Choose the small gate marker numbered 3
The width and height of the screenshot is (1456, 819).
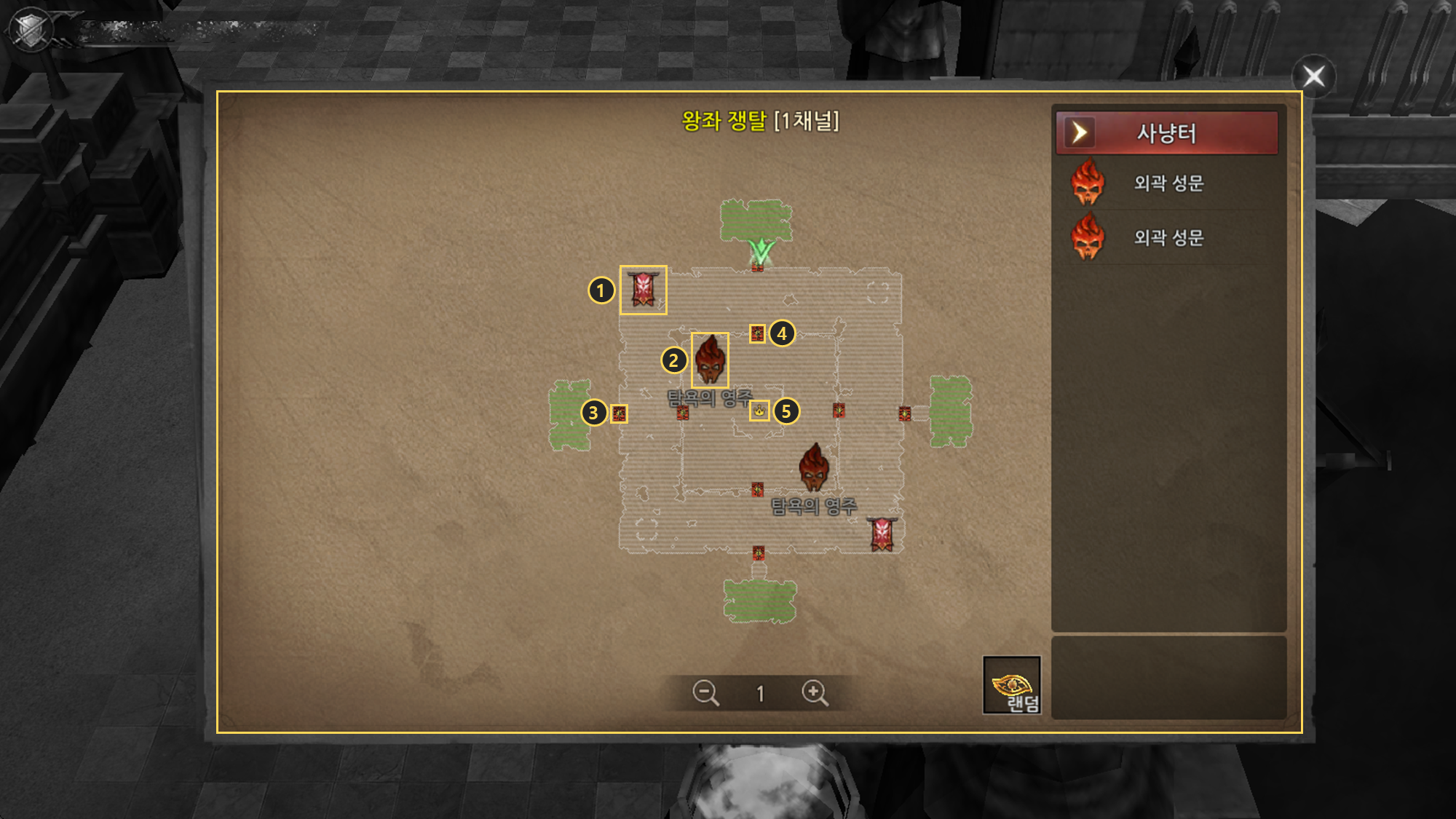619,414
